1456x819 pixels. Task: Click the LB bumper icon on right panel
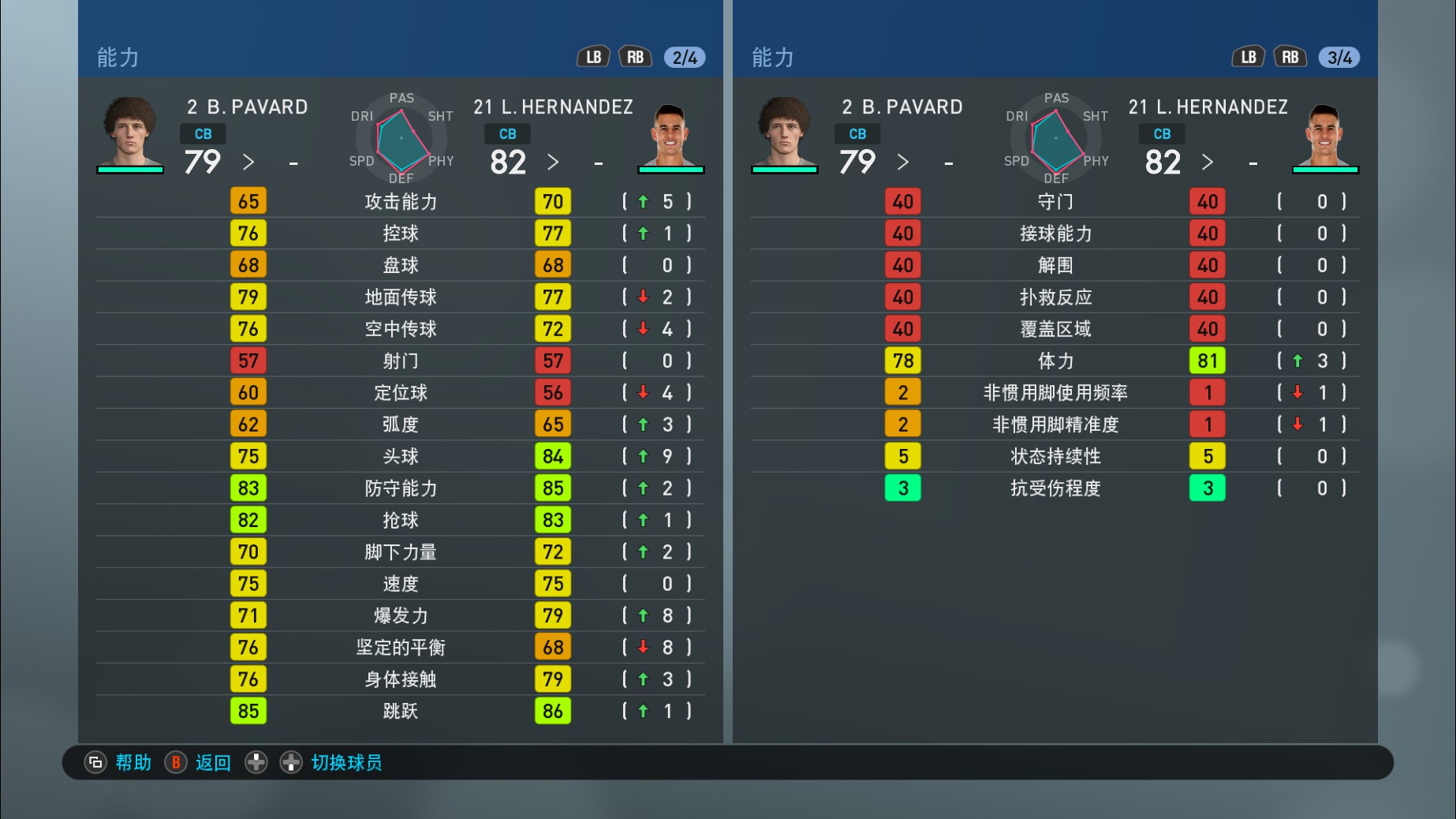coord(1249,56)
